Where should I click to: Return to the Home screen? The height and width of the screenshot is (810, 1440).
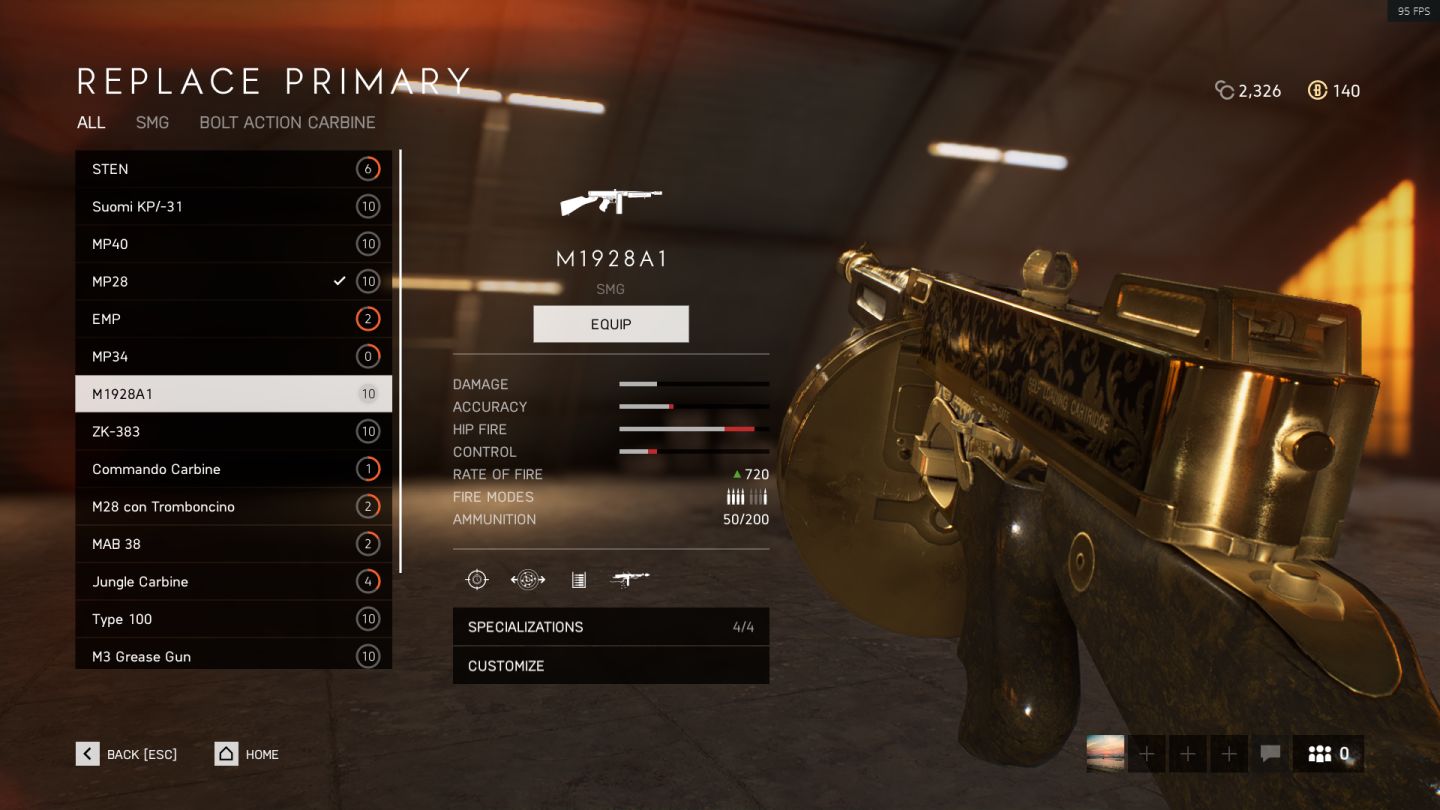[247, 754]
